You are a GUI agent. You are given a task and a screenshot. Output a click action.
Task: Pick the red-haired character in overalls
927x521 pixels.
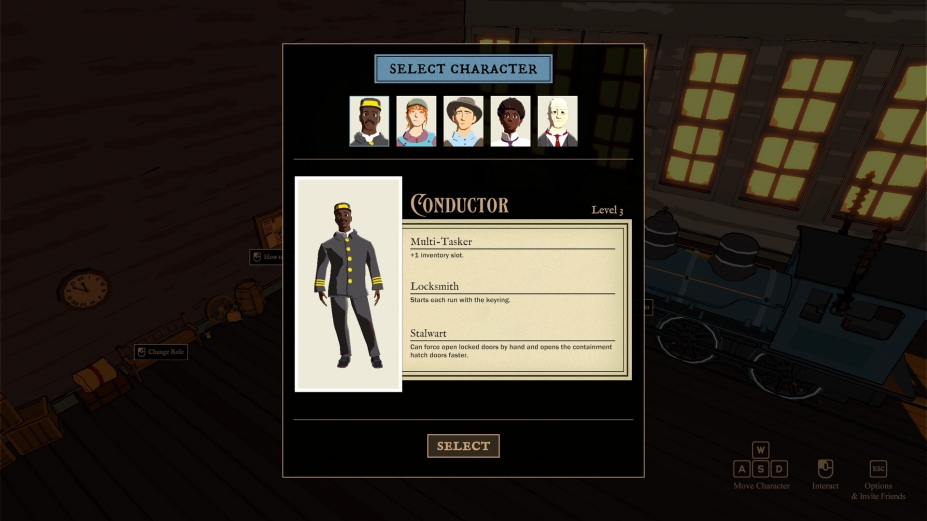(416, 121)
